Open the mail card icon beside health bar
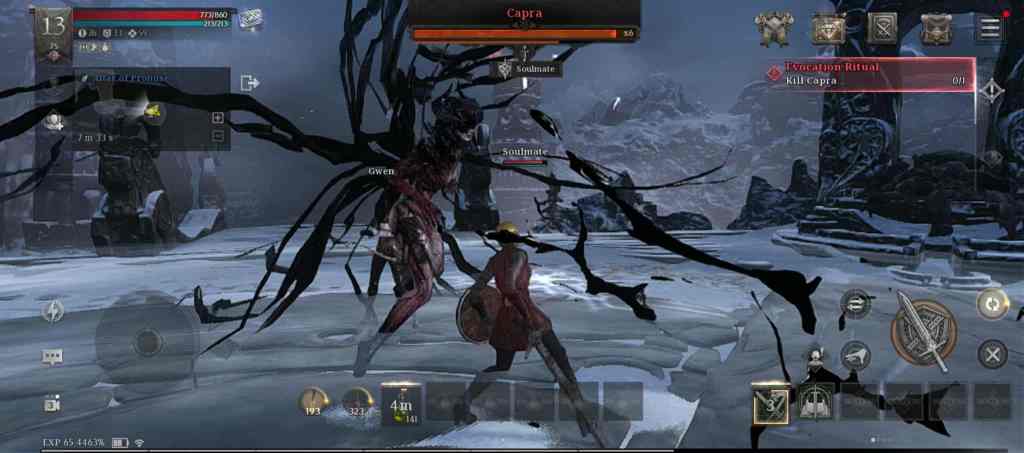The width and height of the screenshot is (1024, 453). [x=250, y=19]
